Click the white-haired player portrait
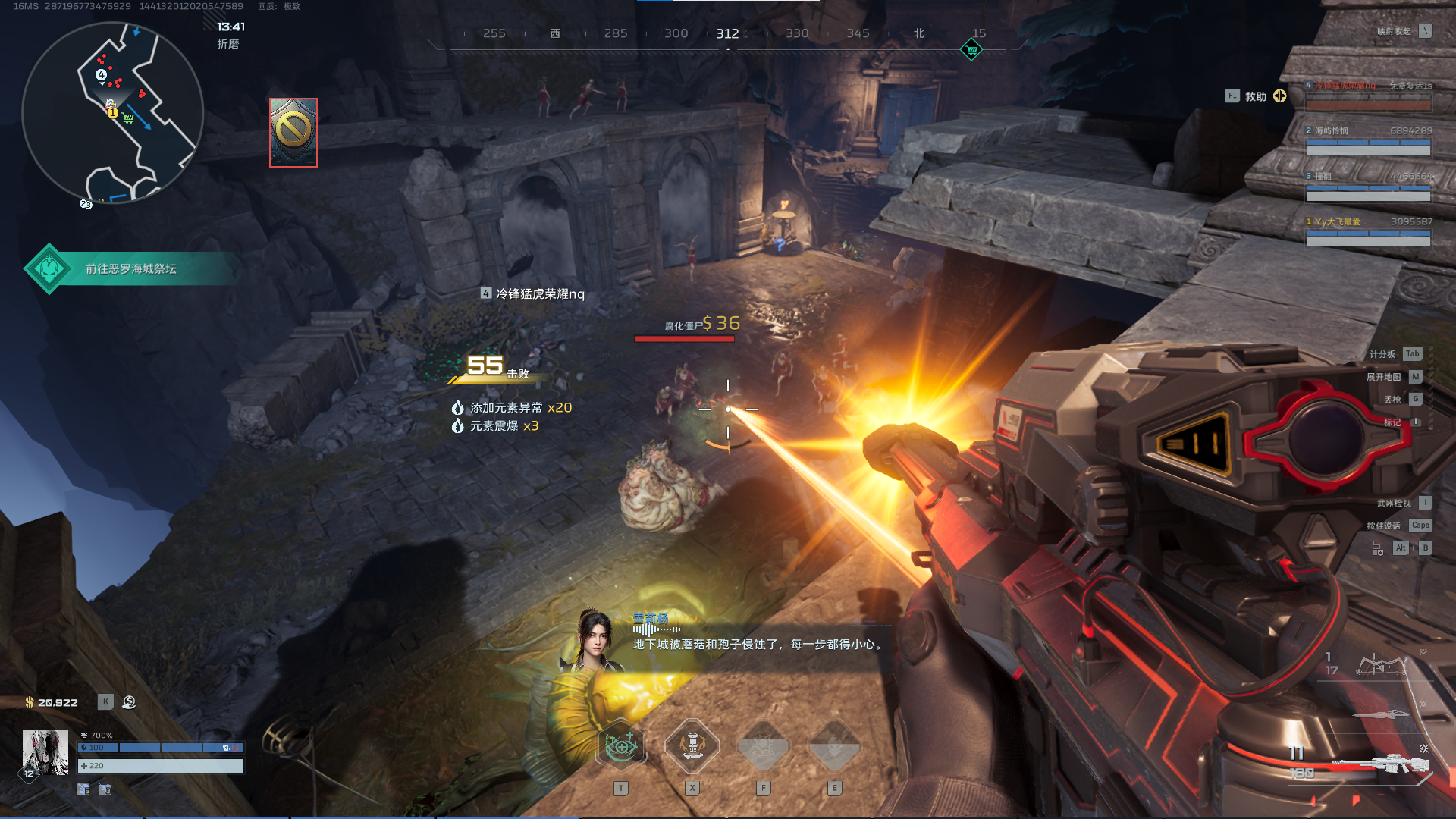 tap(45, 752)
